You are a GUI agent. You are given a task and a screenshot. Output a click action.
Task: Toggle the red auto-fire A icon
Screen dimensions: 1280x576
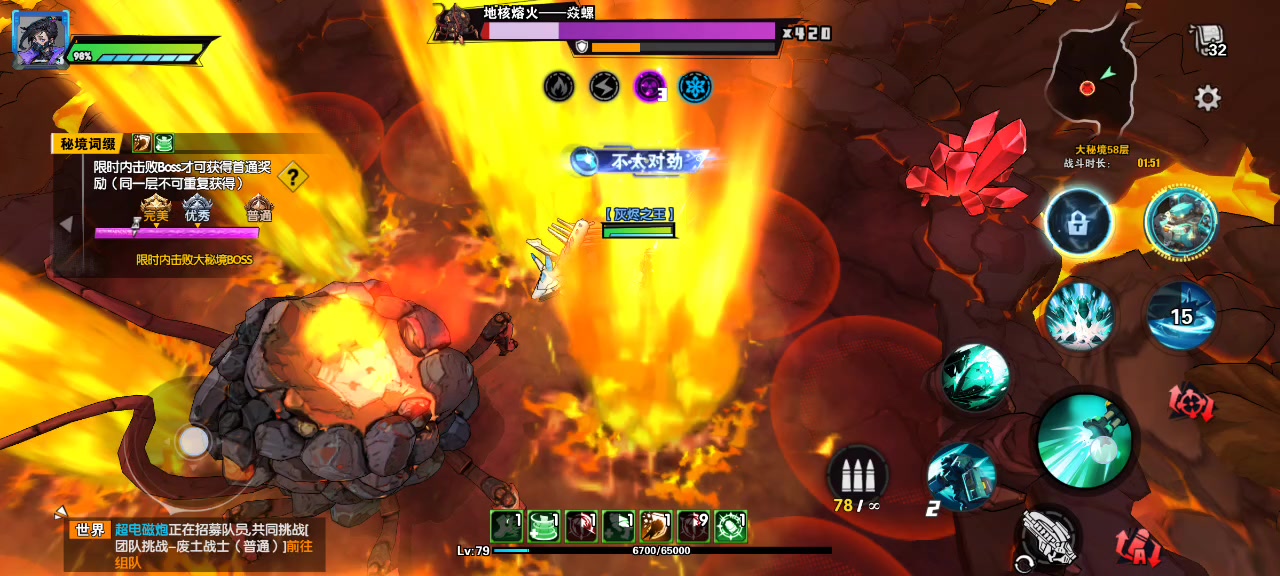point(1138,547)
